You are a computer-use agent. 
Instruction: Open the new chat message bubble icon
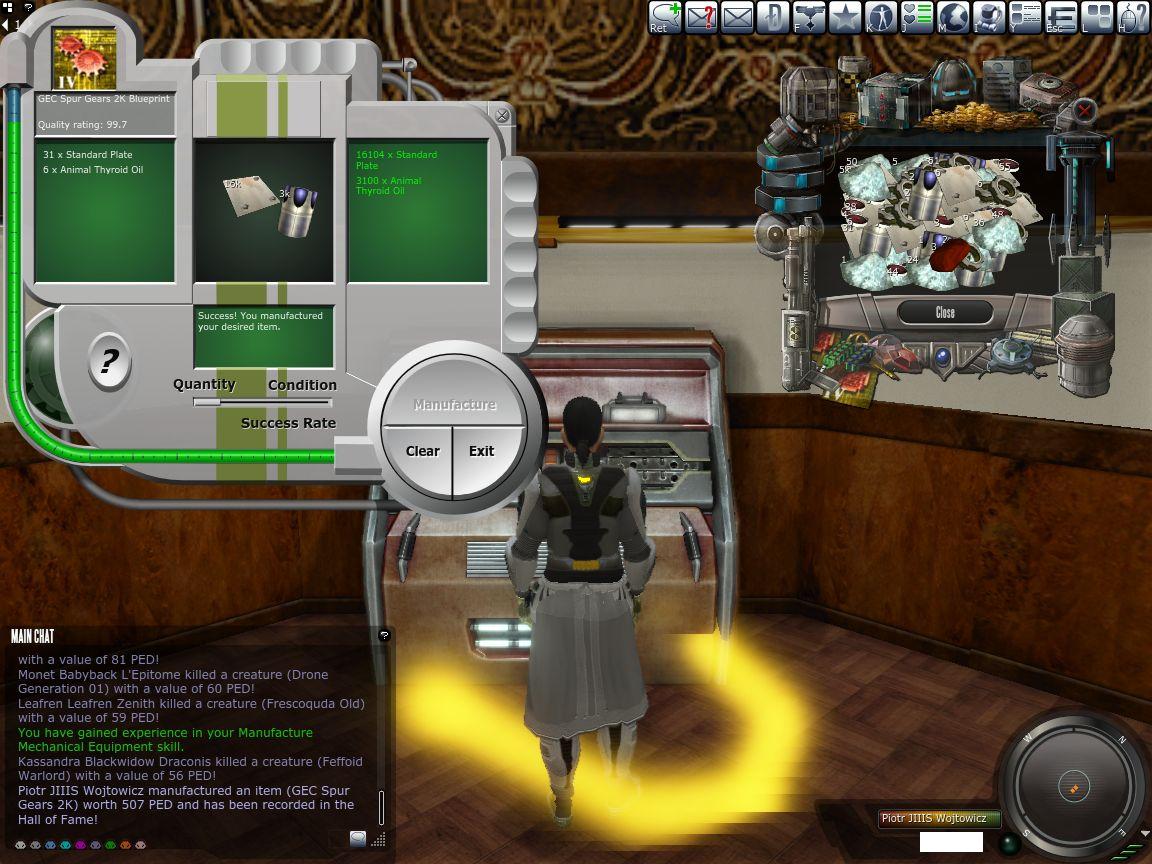[x=665, y=17]
